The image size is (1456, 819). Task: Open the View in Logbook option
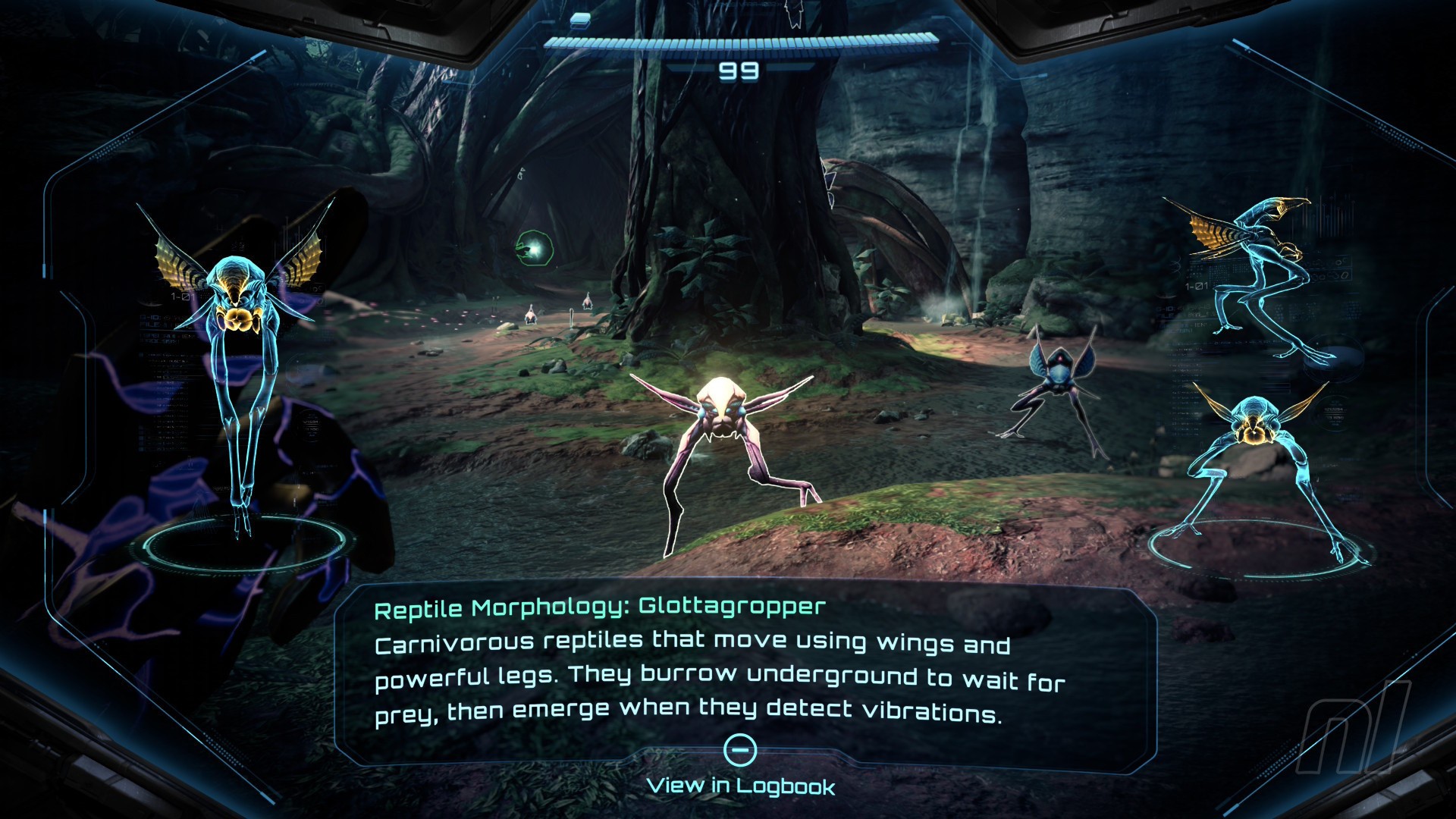click(740, 784)
